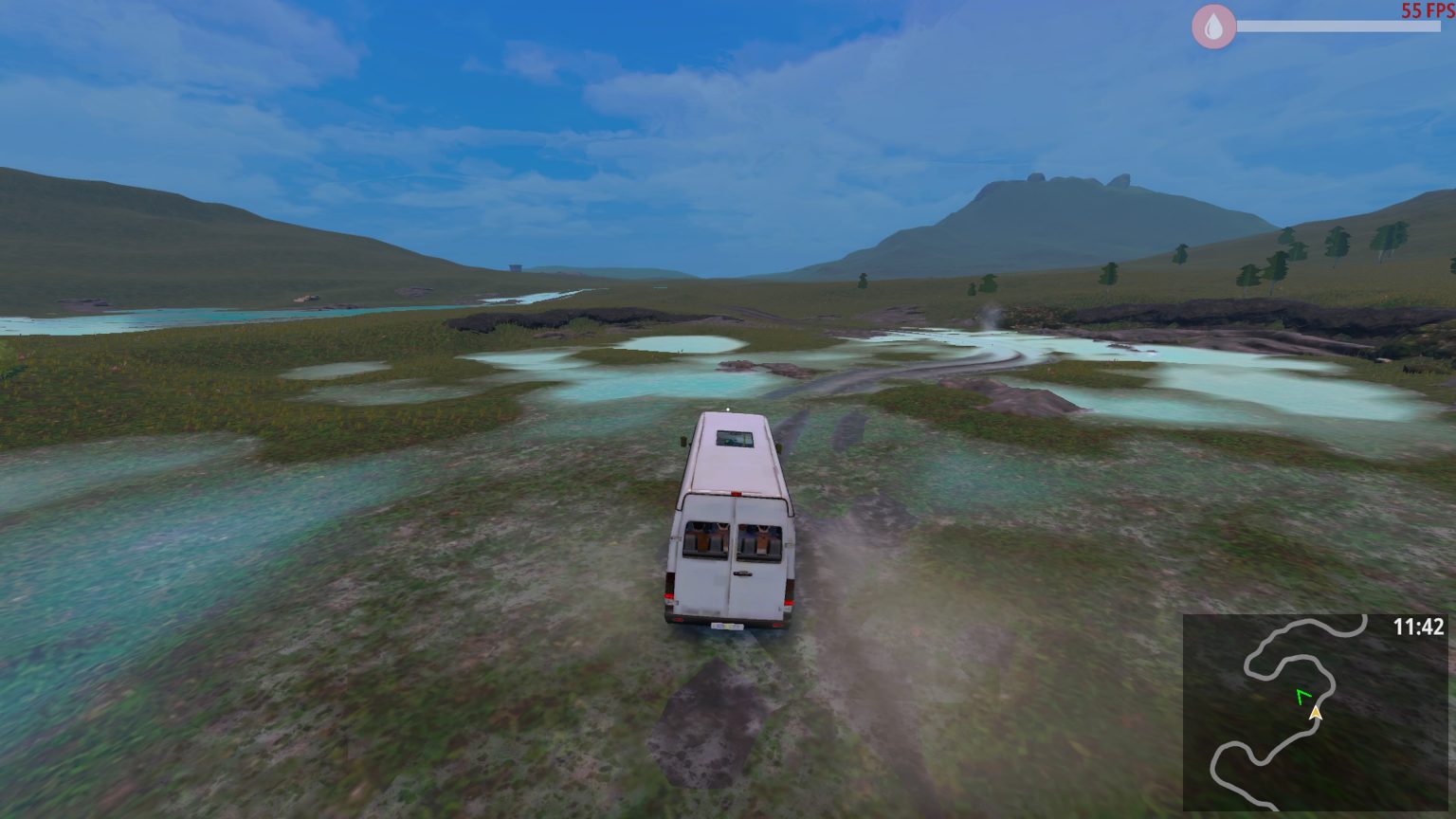Click the van's rear window with seats visible

click(x=706, y=539)
